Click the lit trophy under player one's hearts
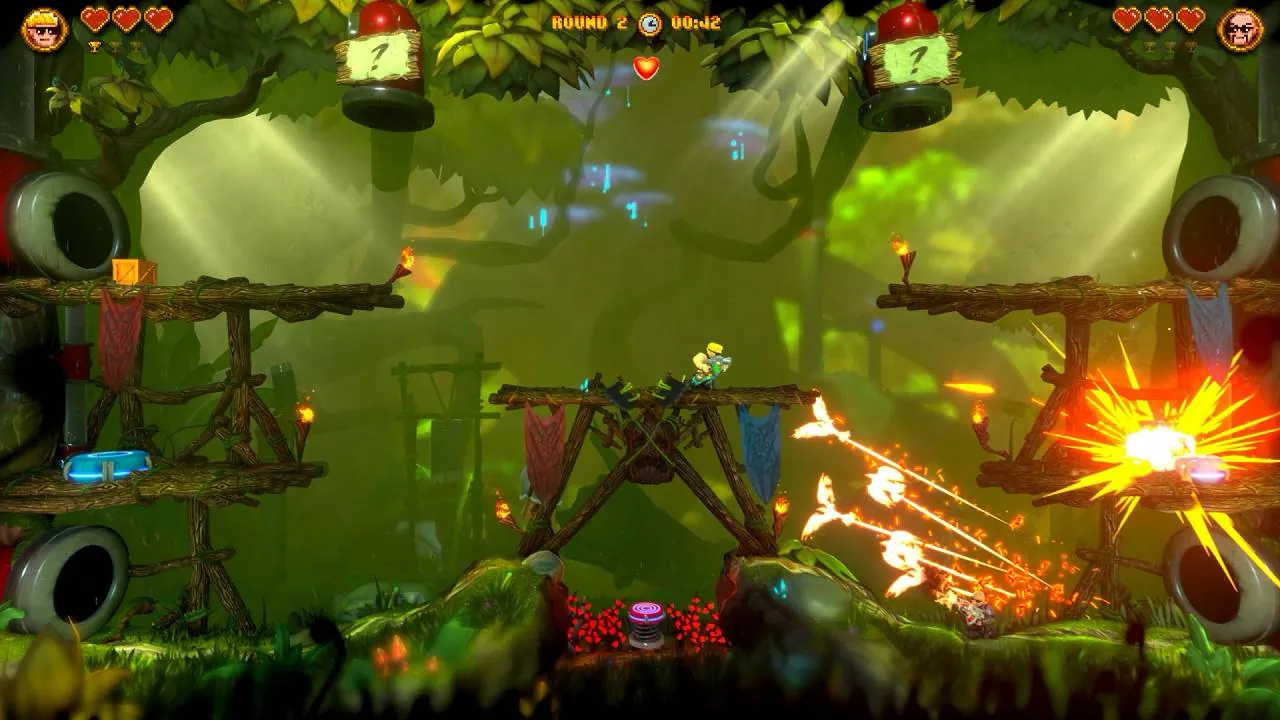Image resolution: width=1280 pixels, height=720 pixels. (94, 46)
